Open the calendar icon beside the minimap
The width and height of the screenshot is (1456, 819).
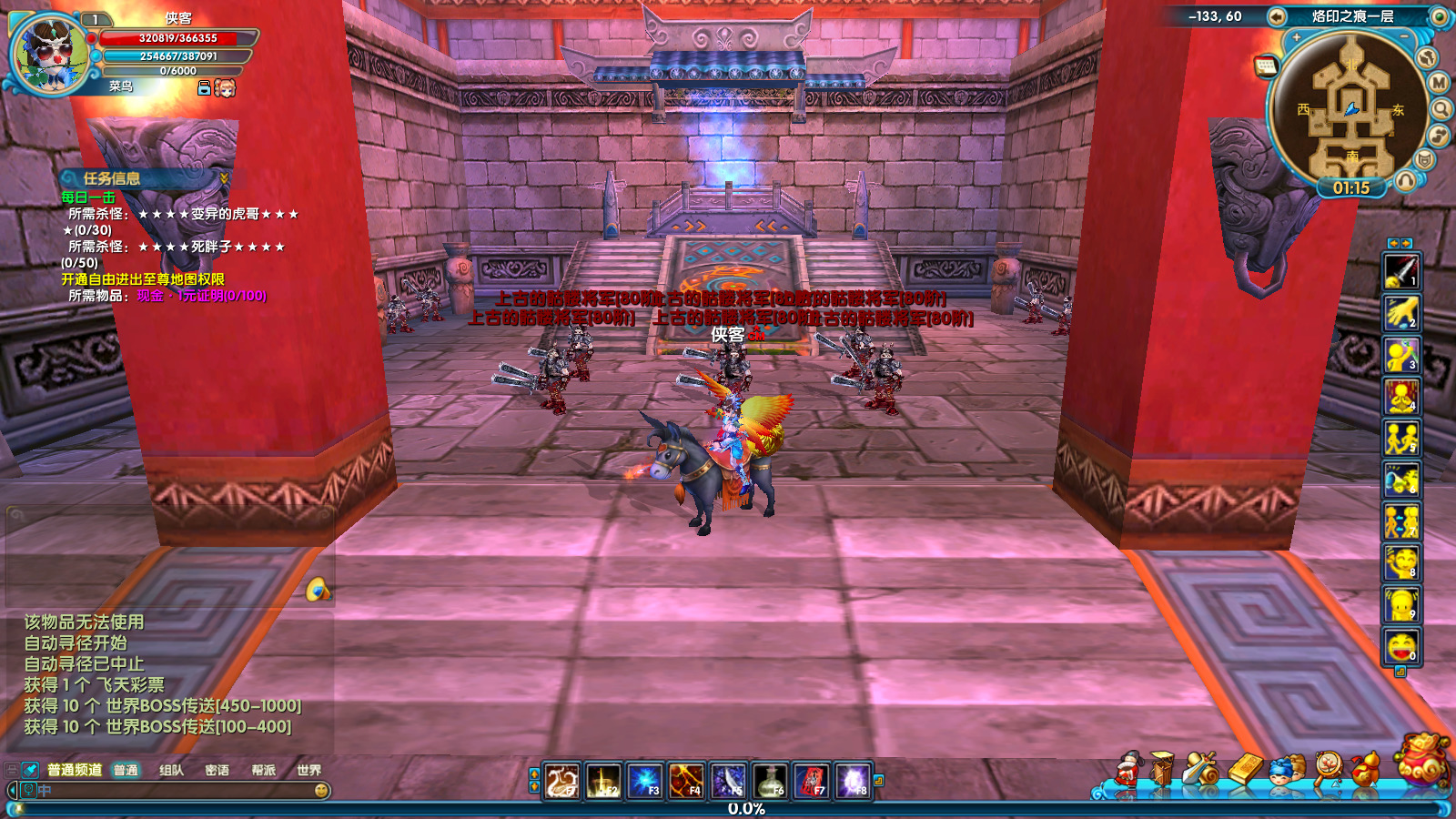1266,66
